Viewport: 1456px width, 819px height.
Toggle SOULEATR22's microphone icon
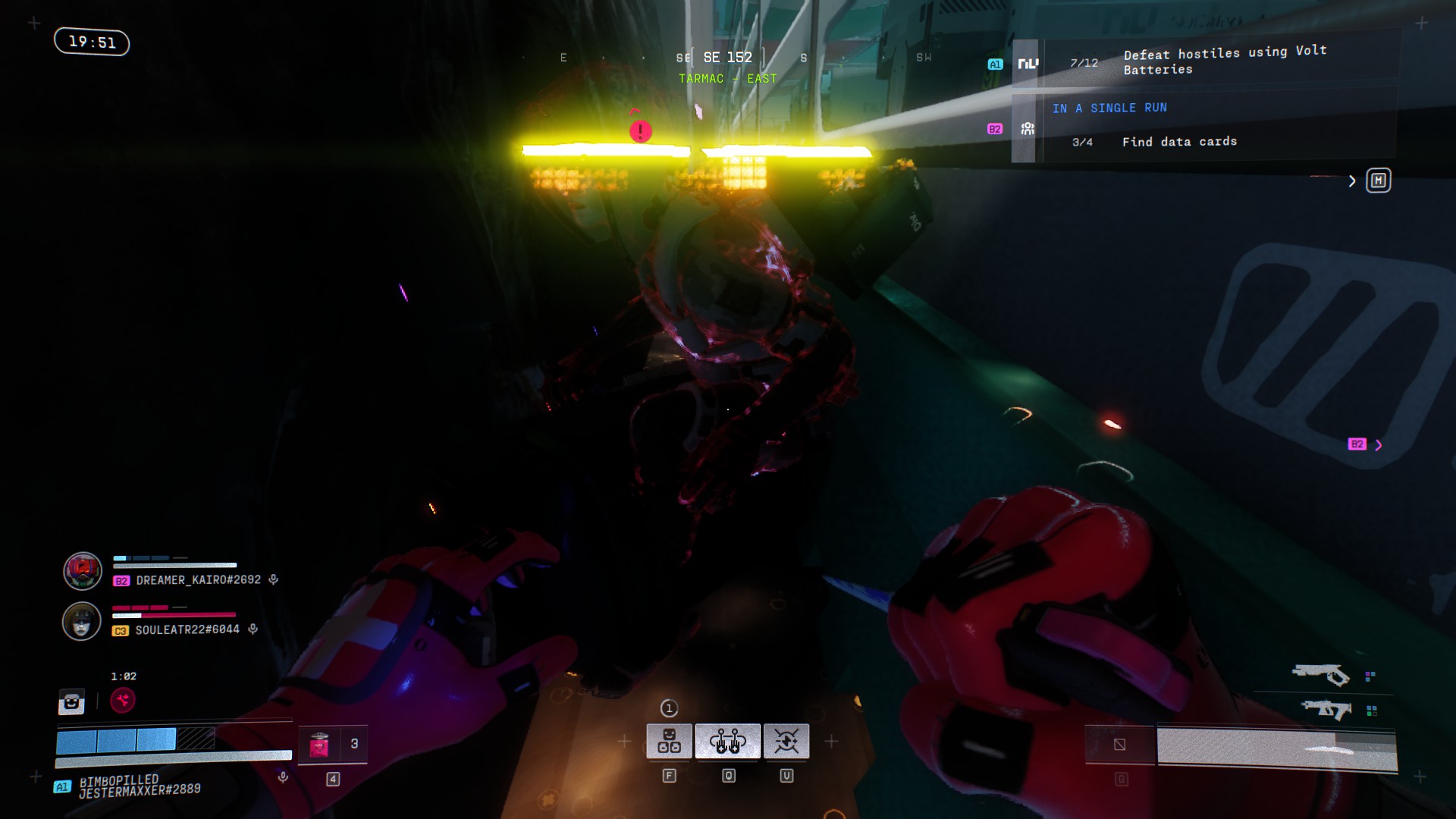[x=253, y=629]
